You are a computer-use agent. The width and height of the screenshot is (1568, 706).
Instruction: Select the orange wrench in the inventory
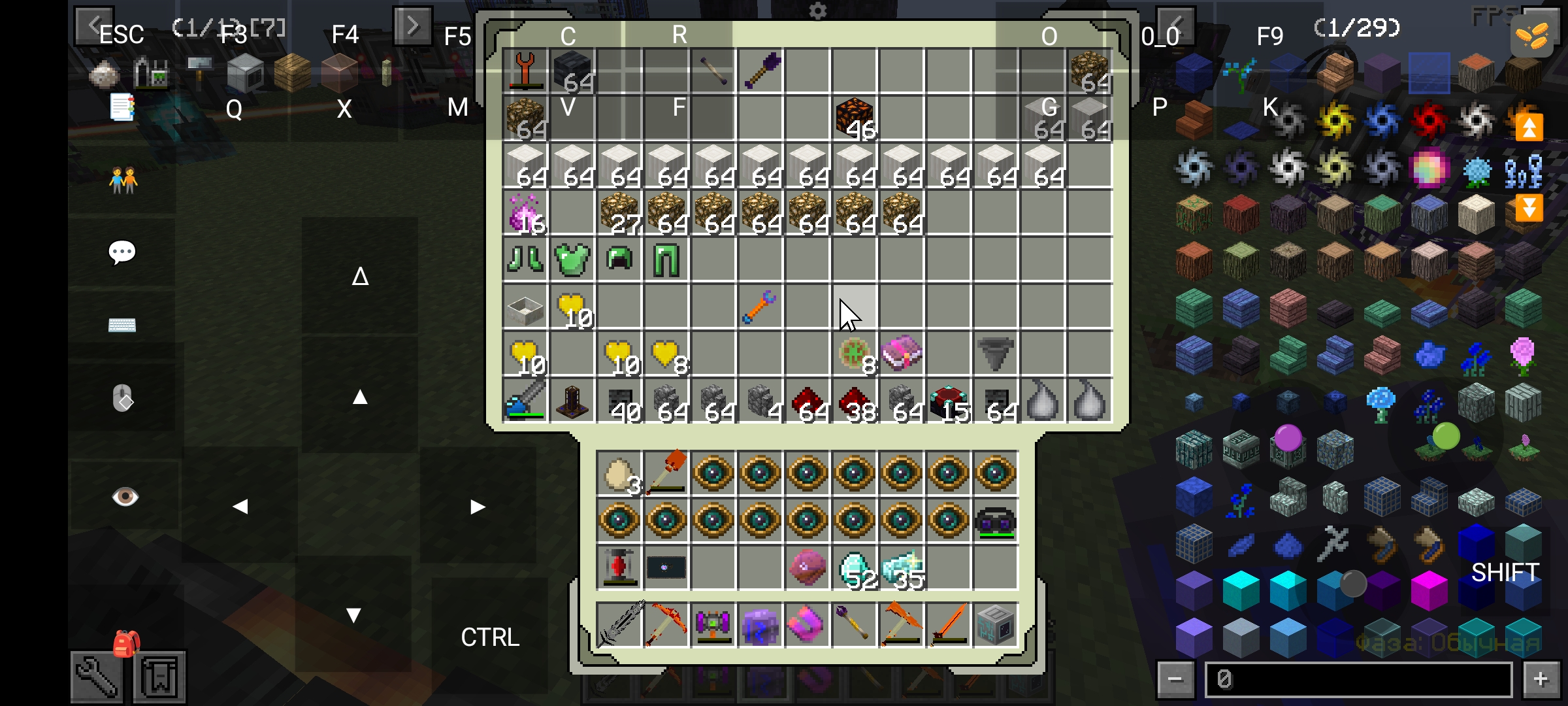point(760,306)
